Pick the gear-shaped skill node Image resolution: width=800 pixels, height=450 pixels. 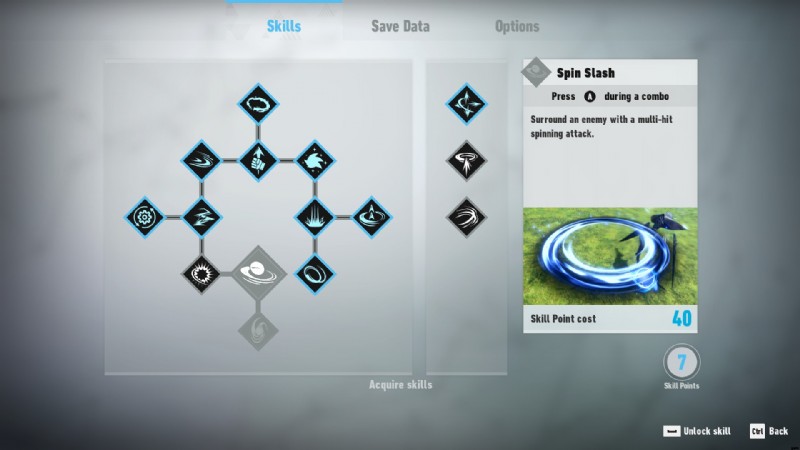[x=147, y=216]
